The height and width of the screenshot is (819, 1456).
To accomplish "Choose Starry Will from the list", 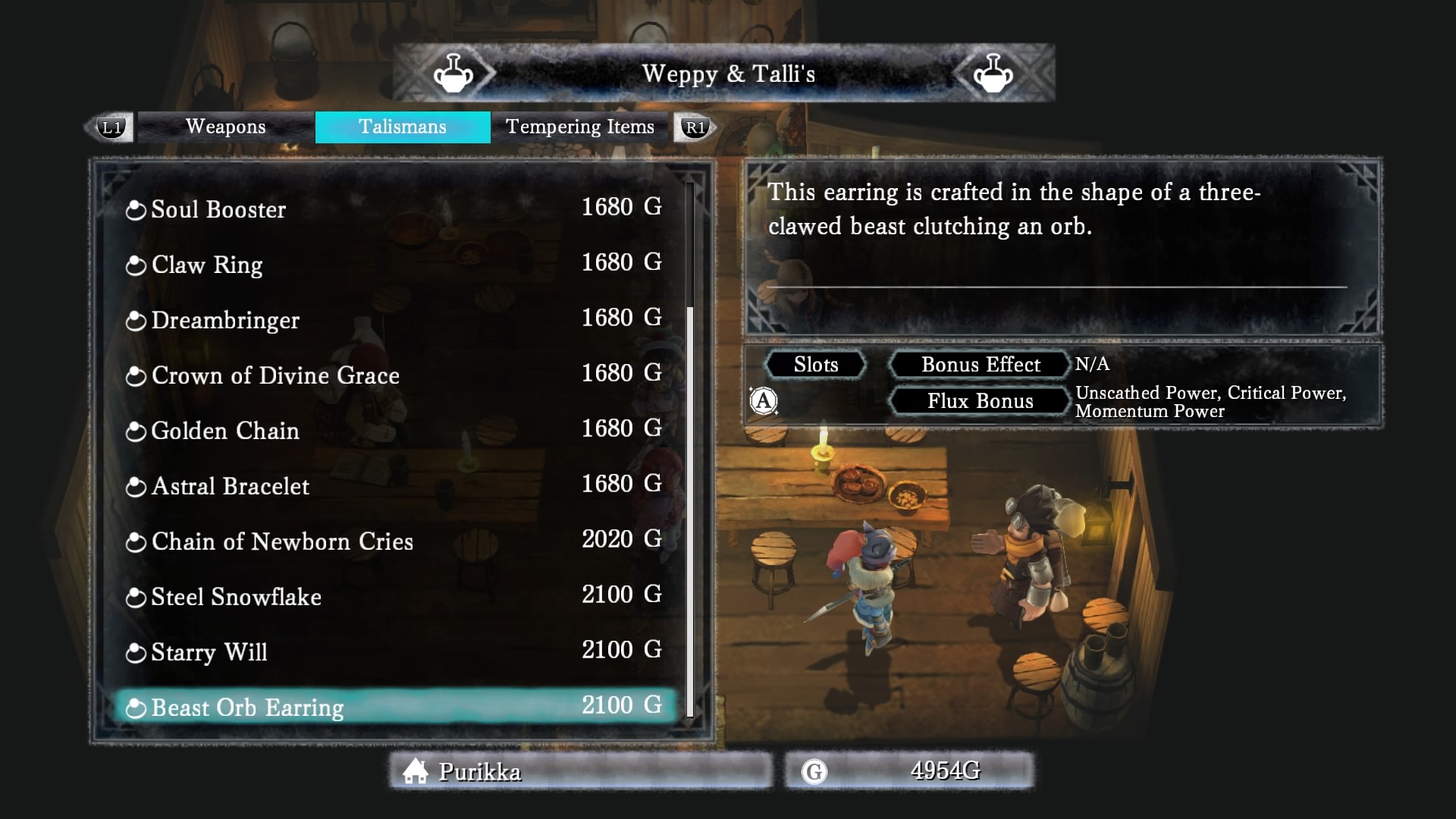I will 394,651.
